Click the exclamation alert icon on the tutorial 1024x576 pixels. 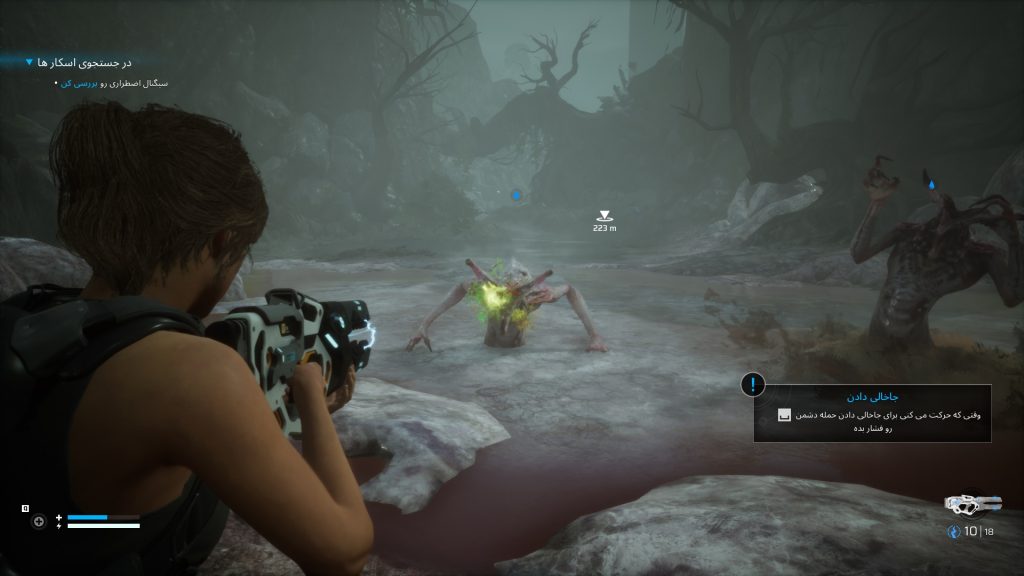click(x=753, y=385)
